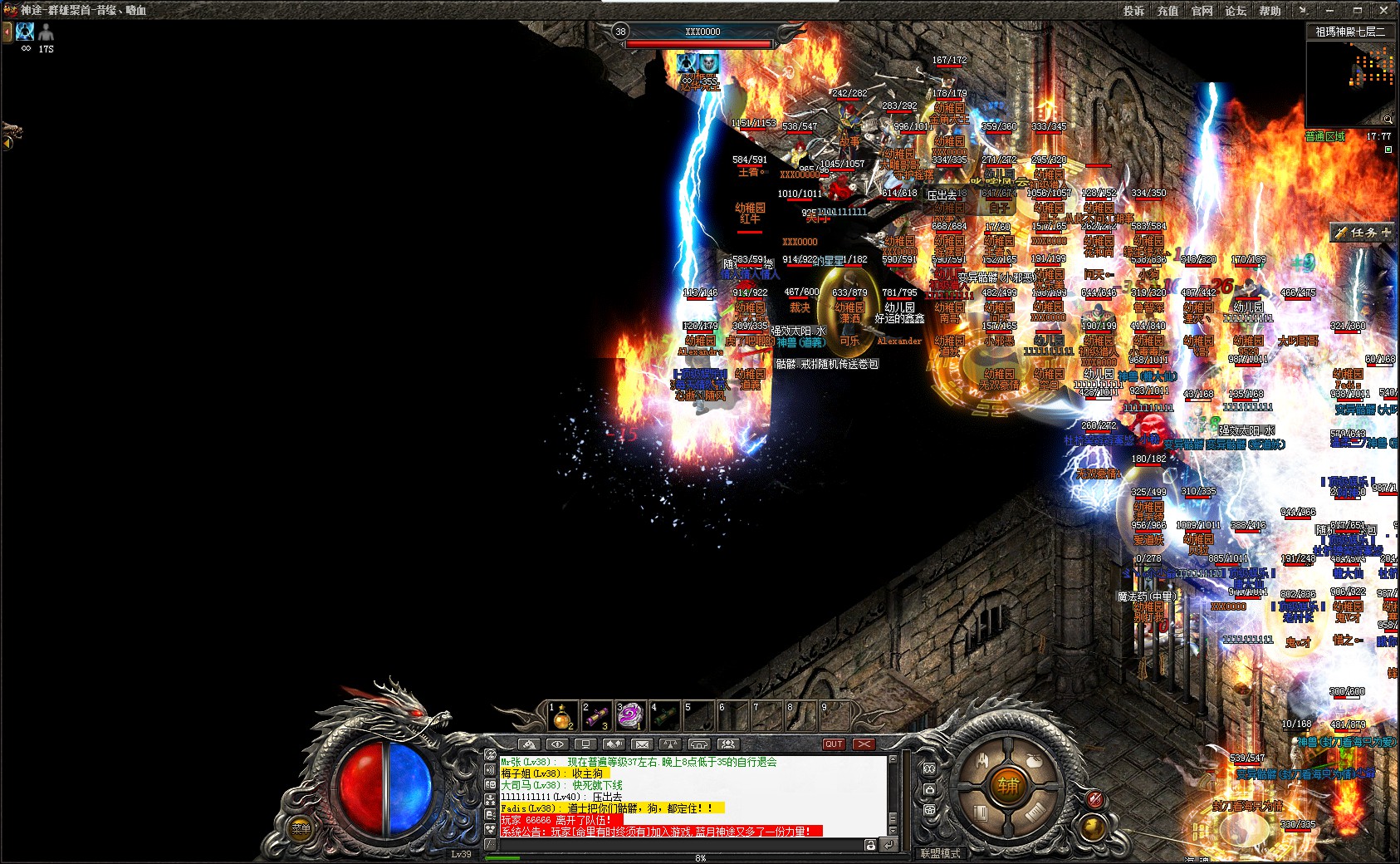Click the red QUT button above chat

[x=834, y=744]
